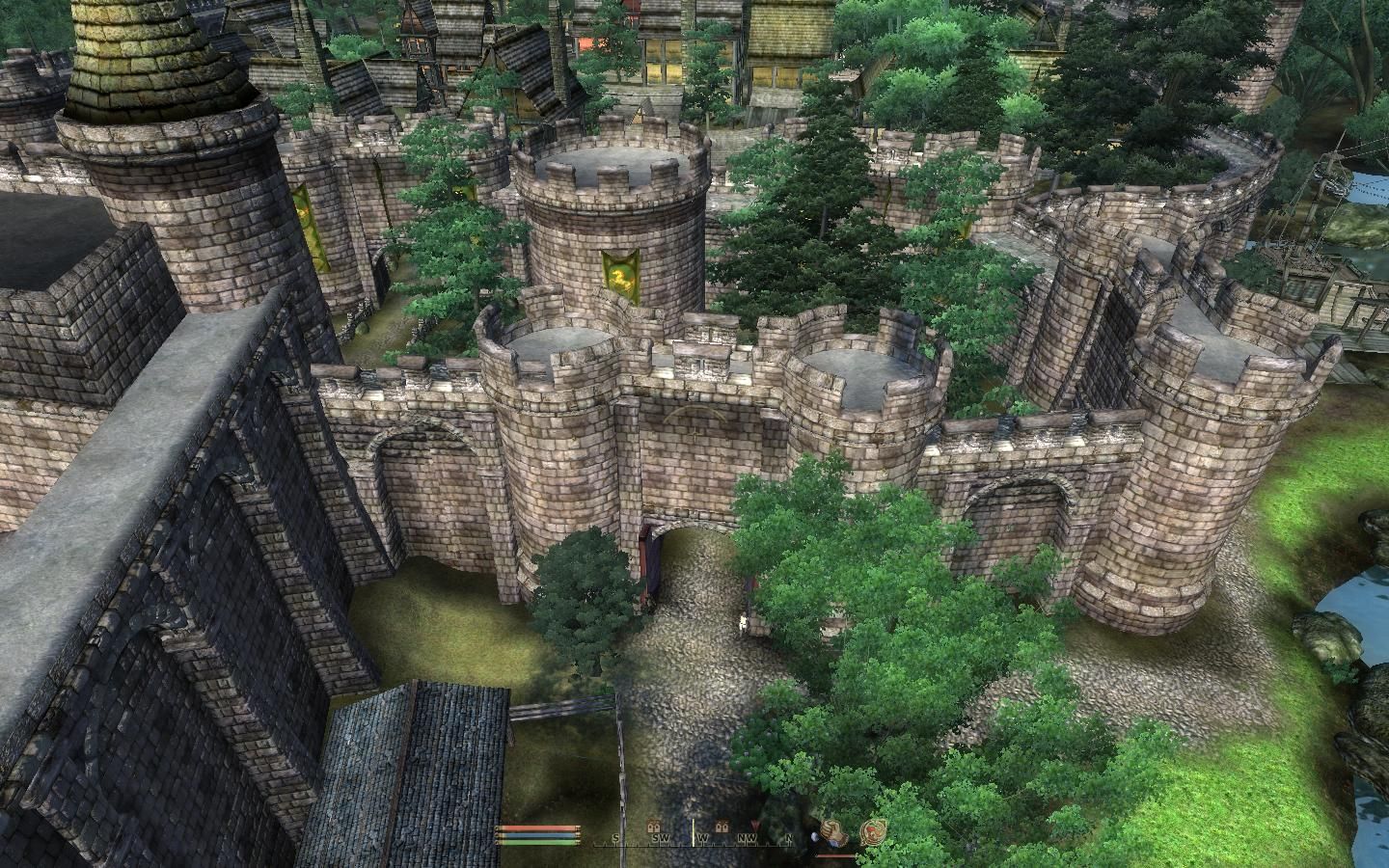Click the SW label on the compass

pyautogui.click(x=662, y=837)
